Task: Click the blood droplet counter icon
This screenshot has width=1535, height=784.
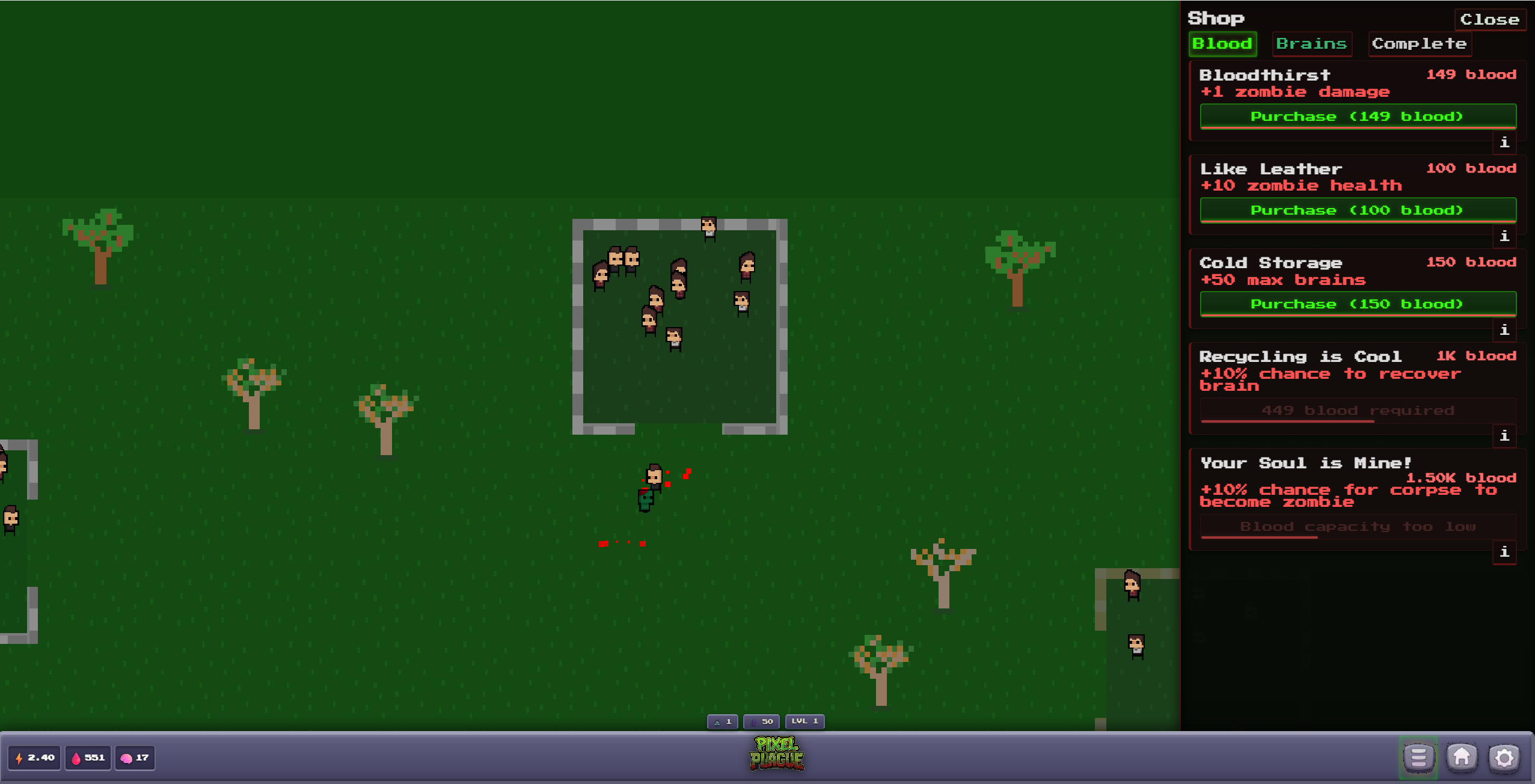Action: coord(76,758)
